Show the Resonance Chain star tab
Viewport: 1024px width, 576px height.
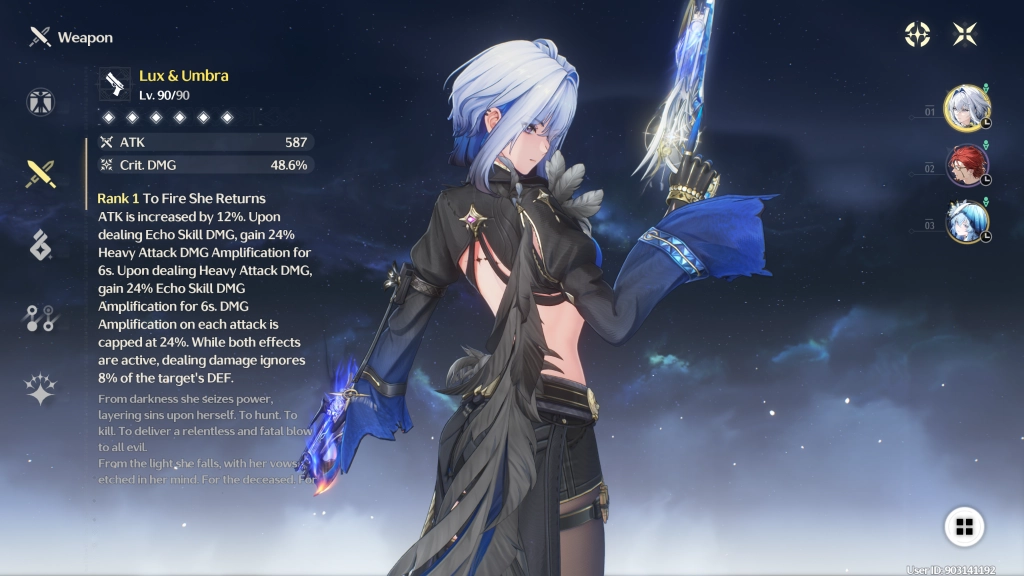click(x=41, y=390)
